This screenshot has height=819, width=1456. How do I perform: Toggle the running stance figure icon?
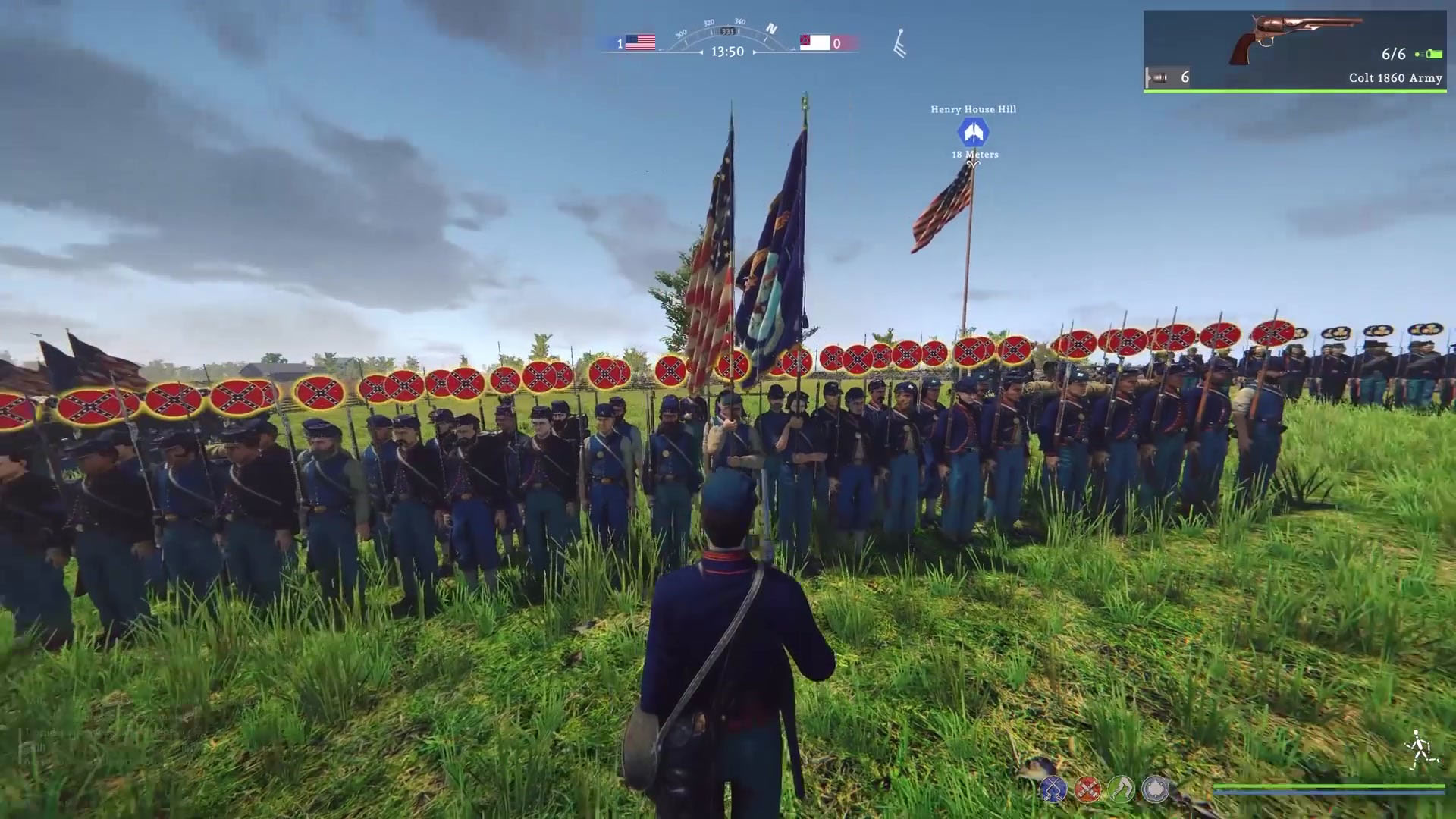(x=1420, y=749)
